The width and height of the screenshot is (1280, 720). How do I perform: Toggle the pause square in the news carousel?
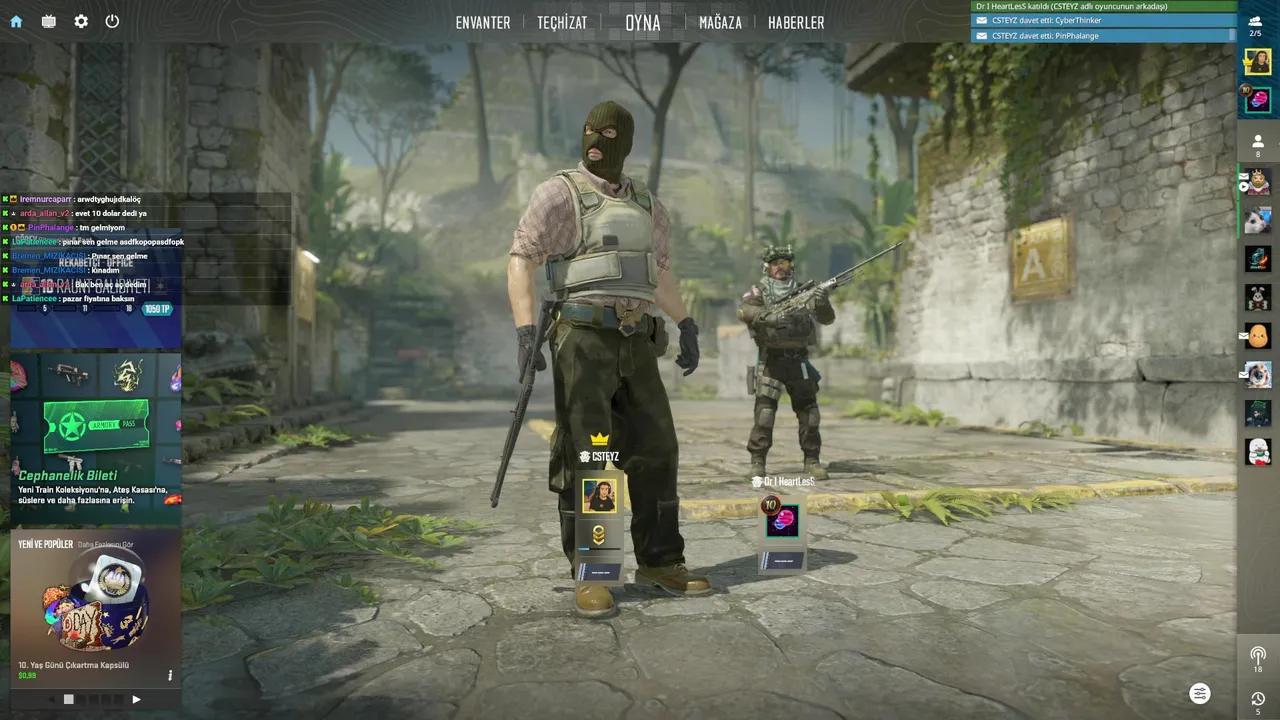pos(68,699)
